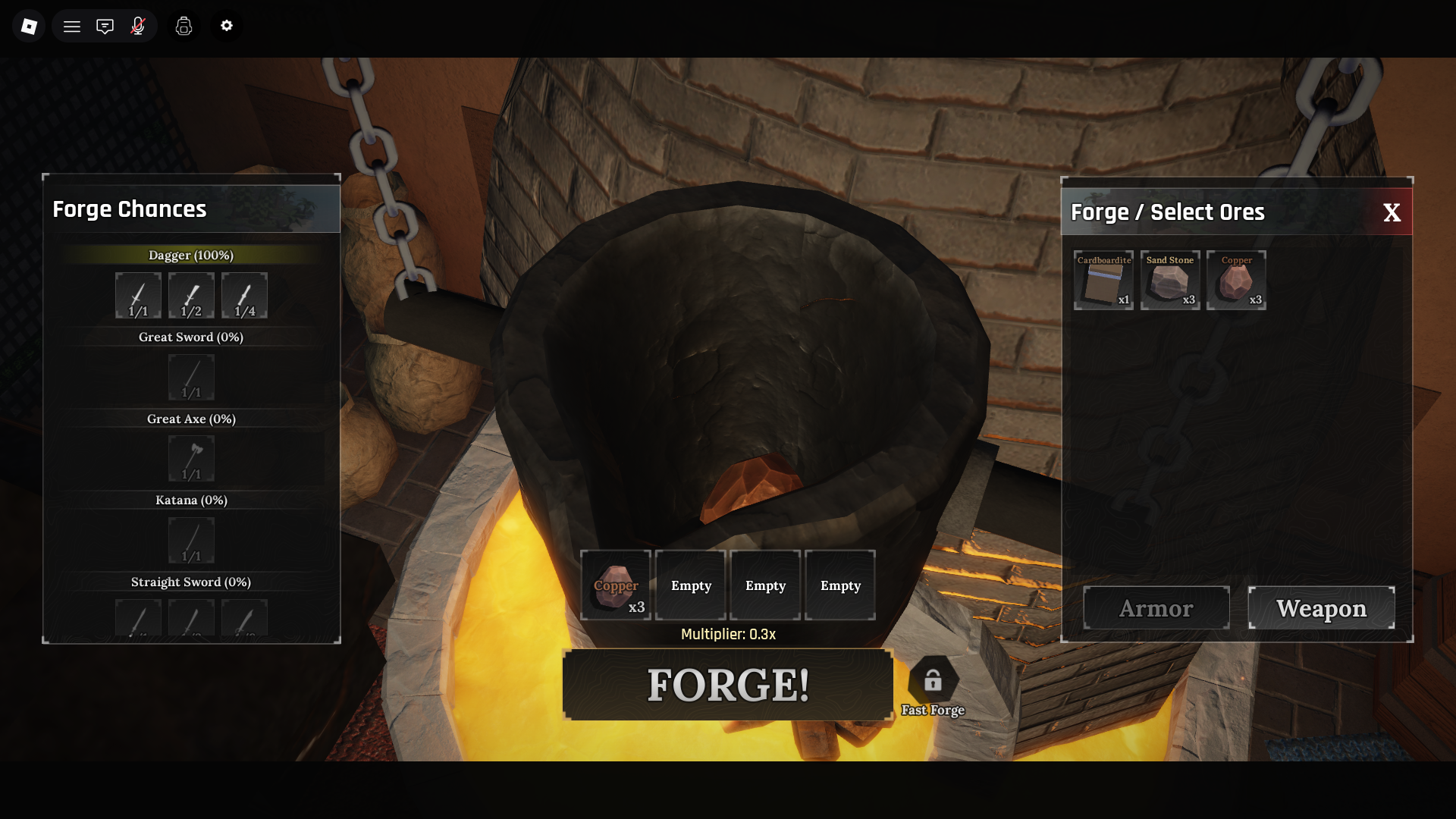Open the leaderboard panel
Viewport: 1456px width, 819px height.
184,26
